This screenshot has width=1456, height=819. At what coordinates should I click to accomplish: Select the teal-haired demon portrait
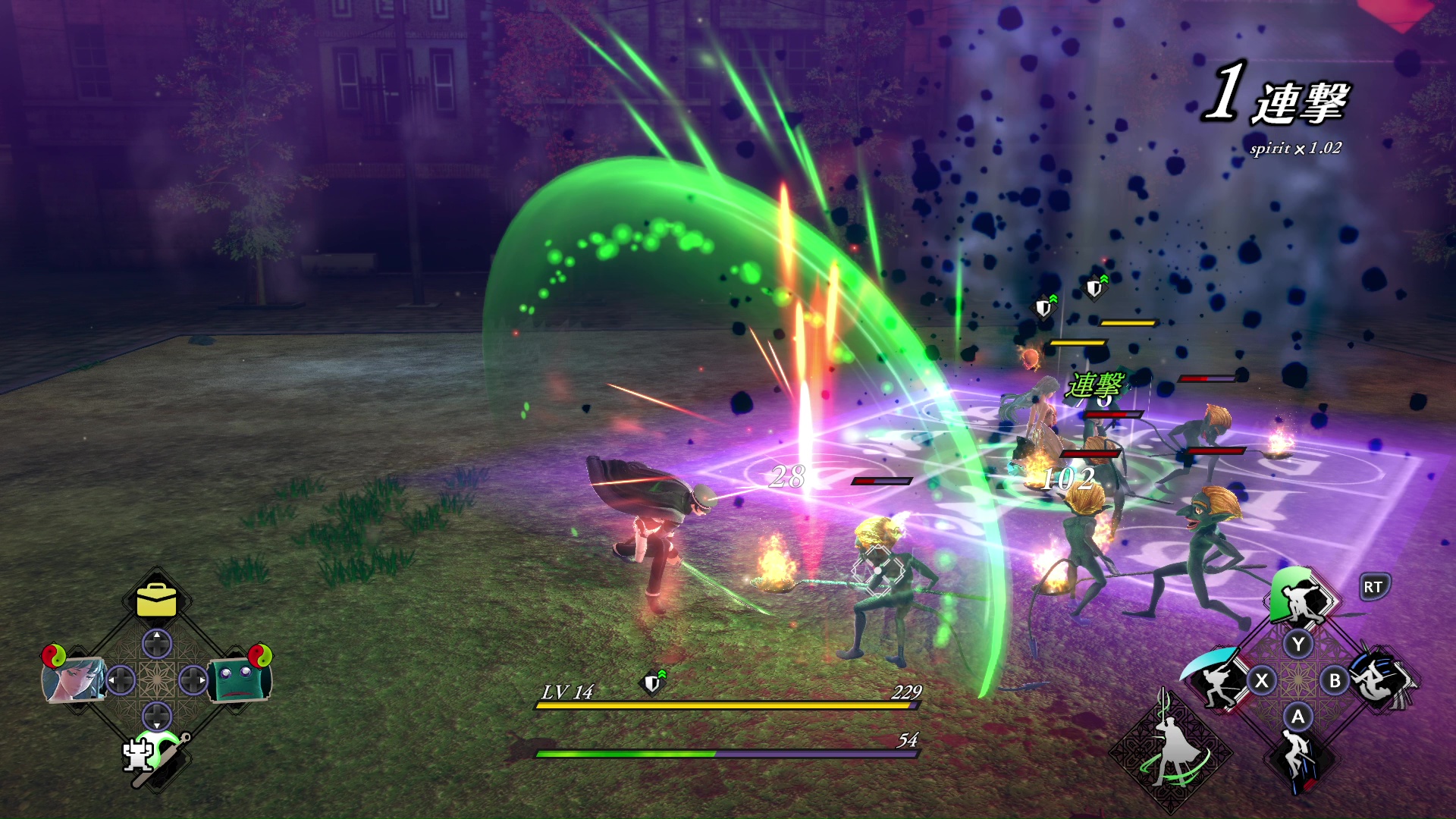coord(74,679)
